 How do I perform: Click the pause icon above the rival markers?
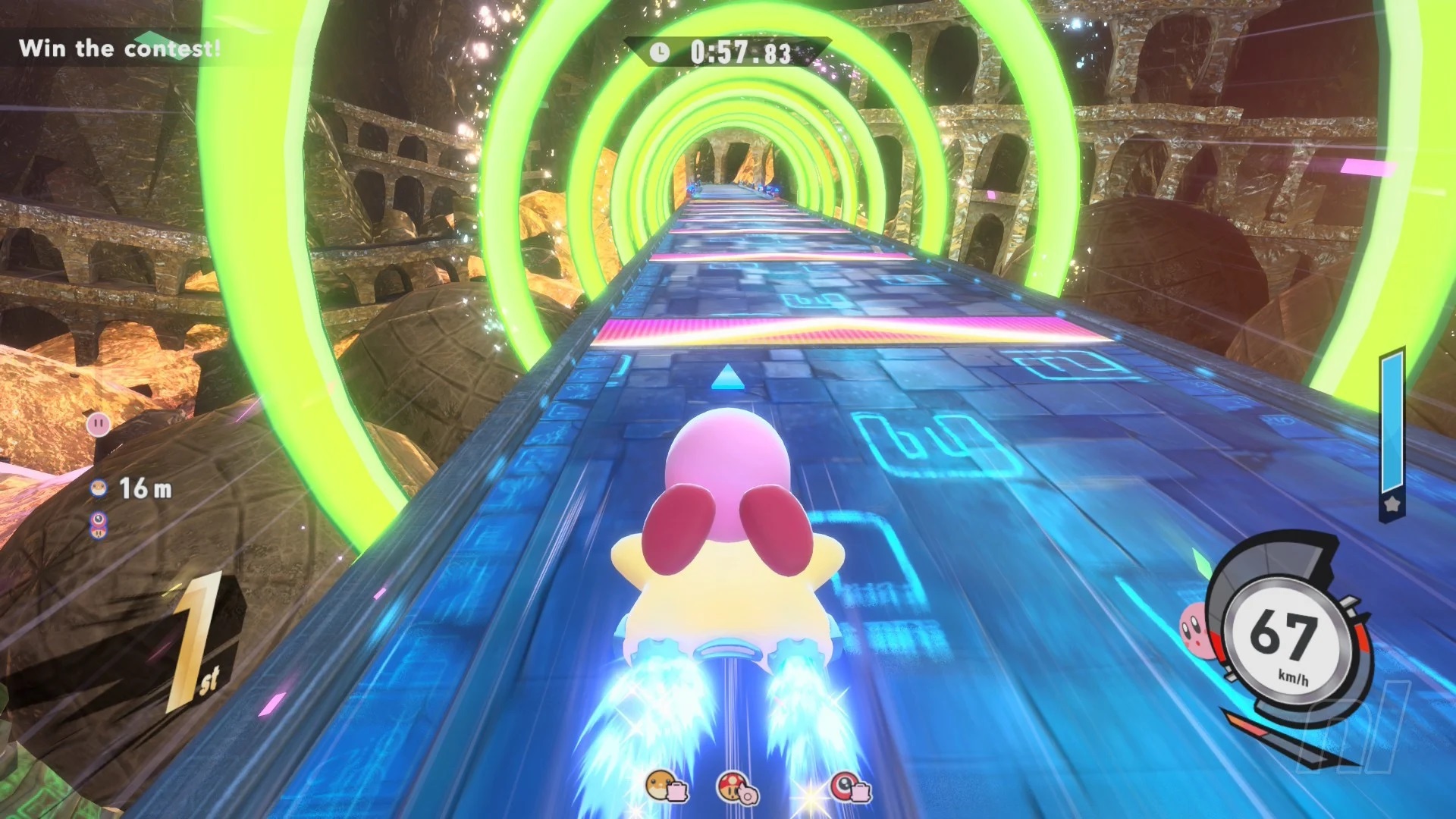99,423
